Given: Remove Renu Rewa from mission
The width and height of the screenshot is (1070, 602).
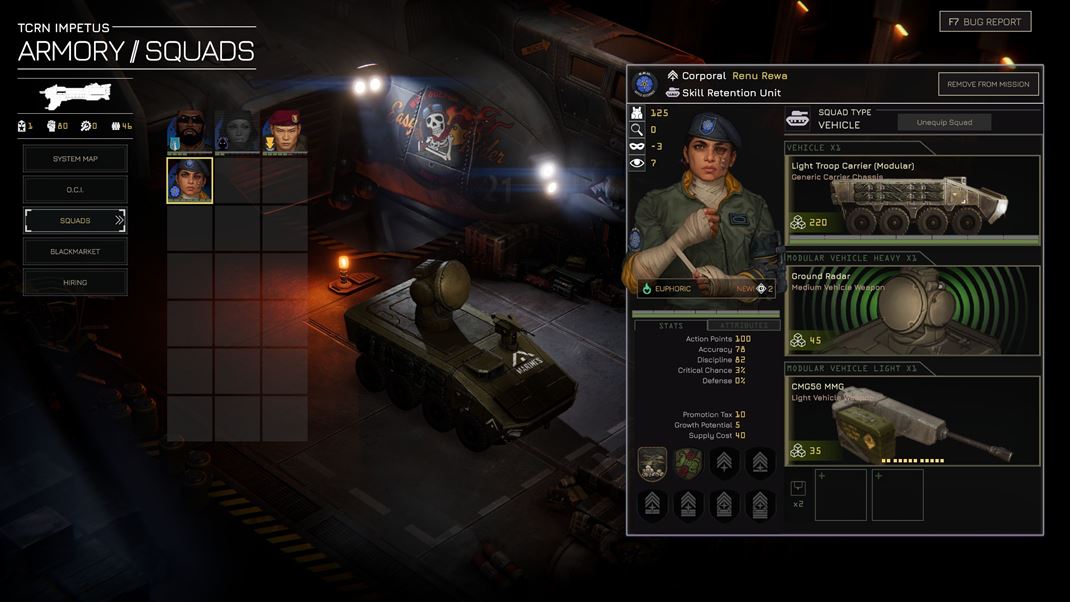Looking at the screenshot, I should pyautogui.click(x=988, y=85).
